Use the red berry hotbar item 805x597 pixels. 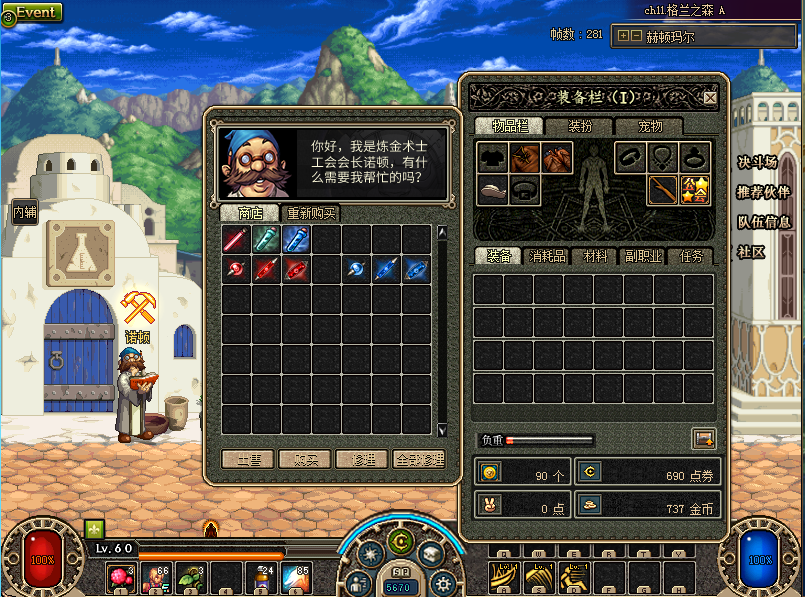(x=121, y=577)
